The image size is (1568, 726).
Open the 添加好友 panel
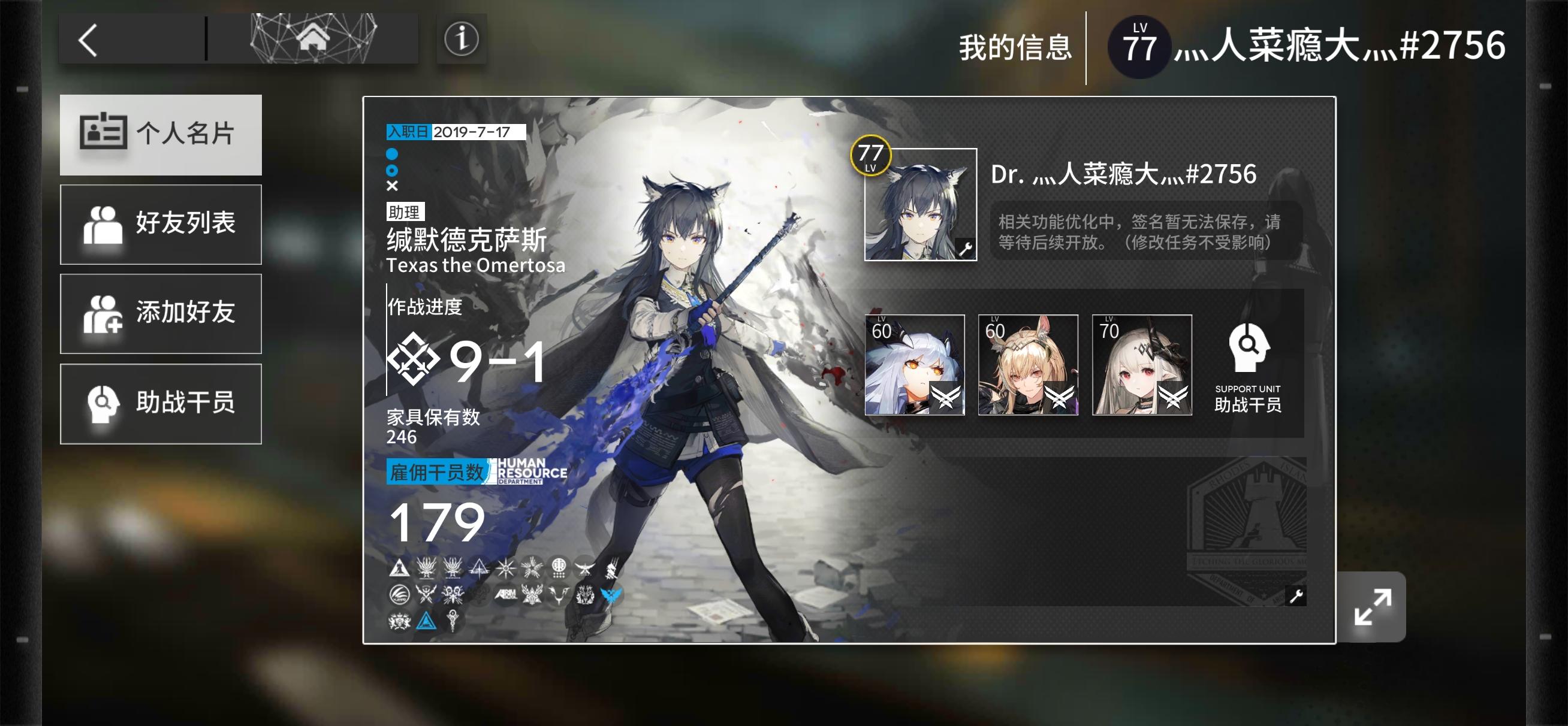160,314
